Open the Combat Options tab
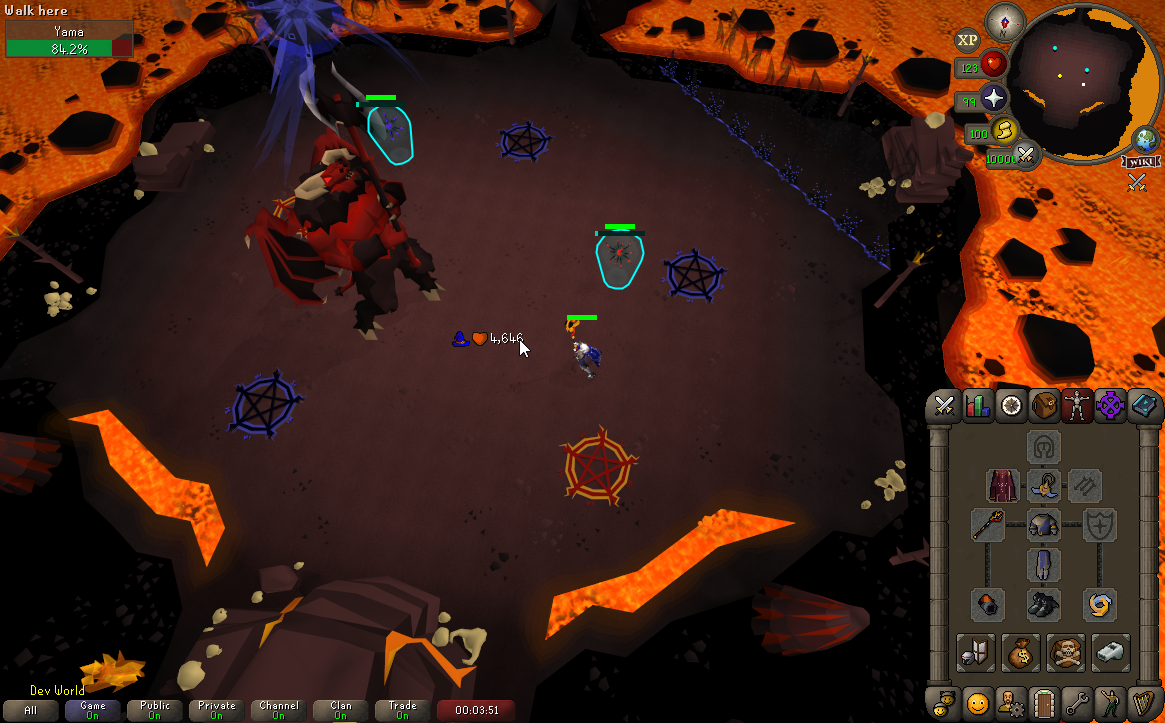This screenshot has width=1165, height=723. [944, 405]
